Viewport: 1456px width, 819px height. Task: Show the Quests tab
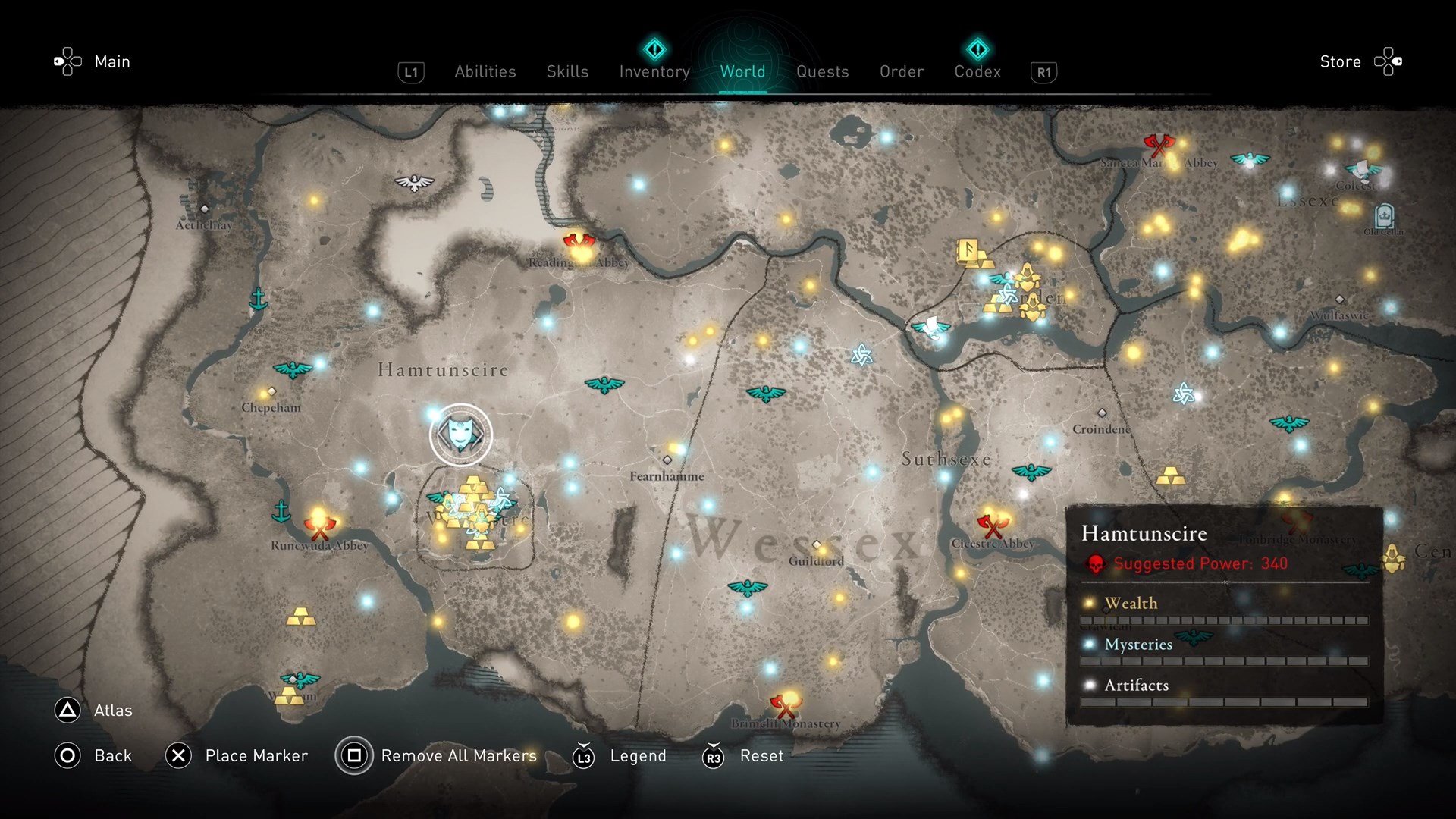[822, 71]
